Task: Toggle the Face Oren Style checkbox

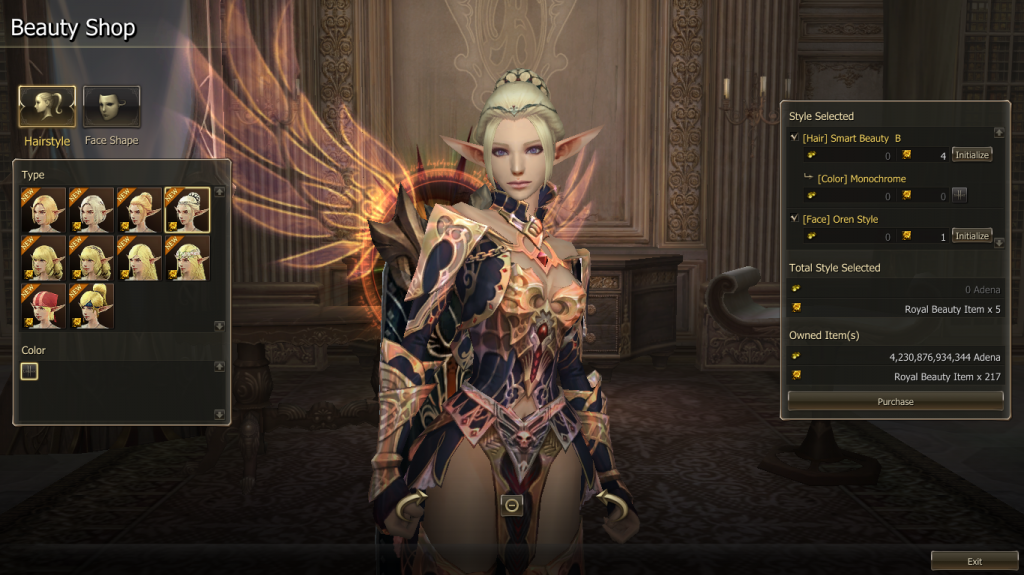Action: click(x=794, y=218)
